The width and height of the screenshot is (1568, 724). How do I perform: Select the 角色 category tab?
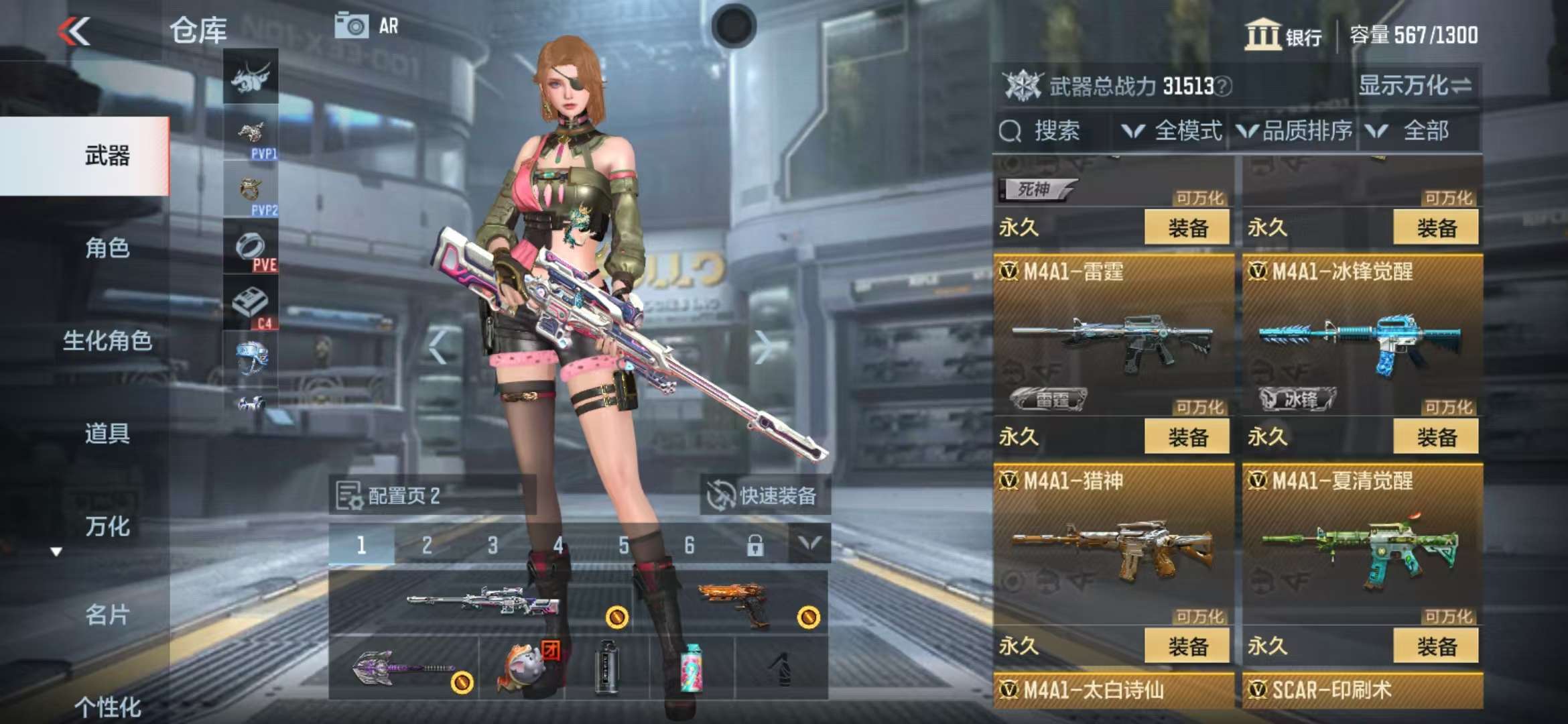click(x=107, y=248)
